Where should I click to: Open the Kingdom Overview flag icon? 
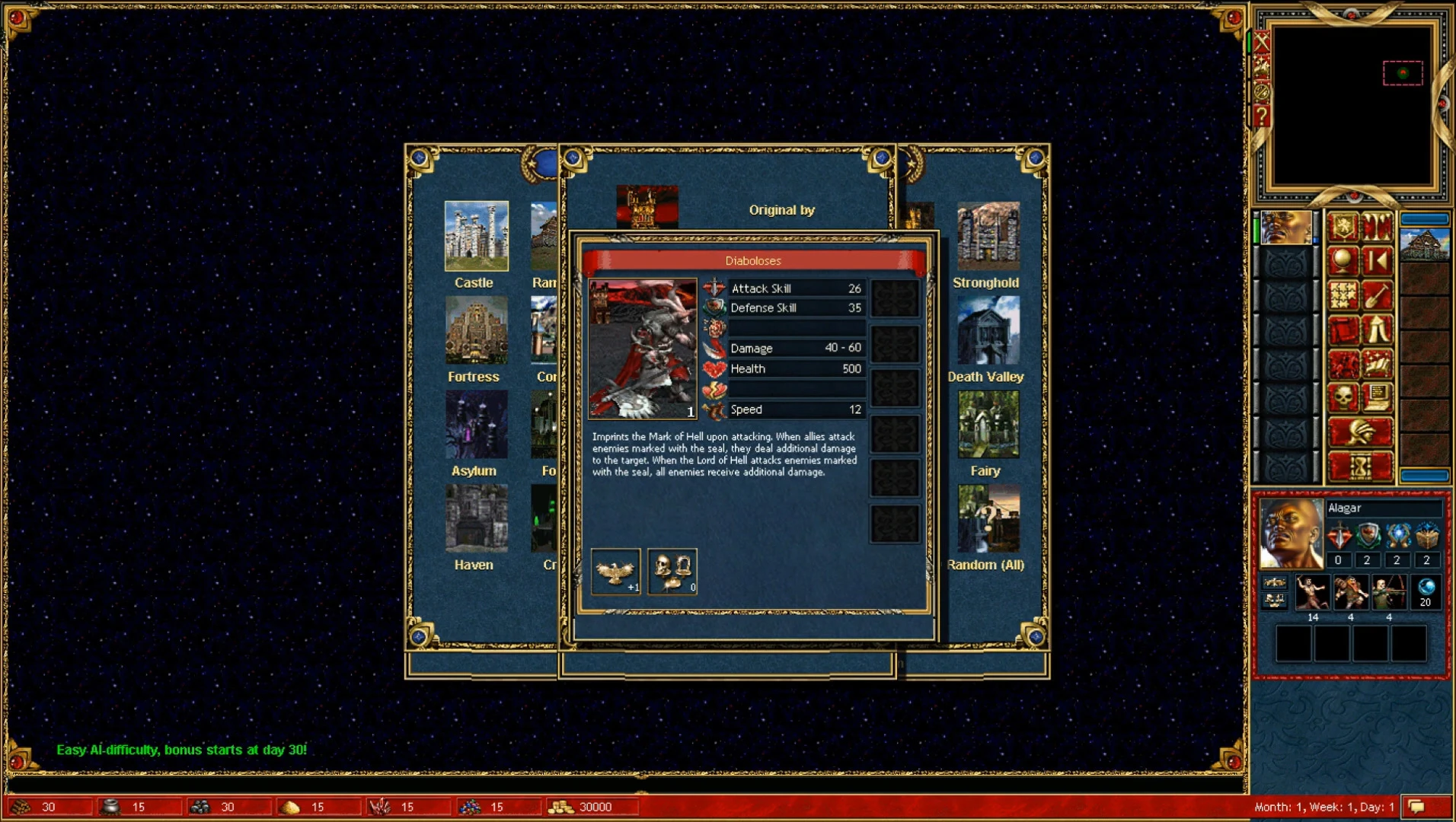1344,226
